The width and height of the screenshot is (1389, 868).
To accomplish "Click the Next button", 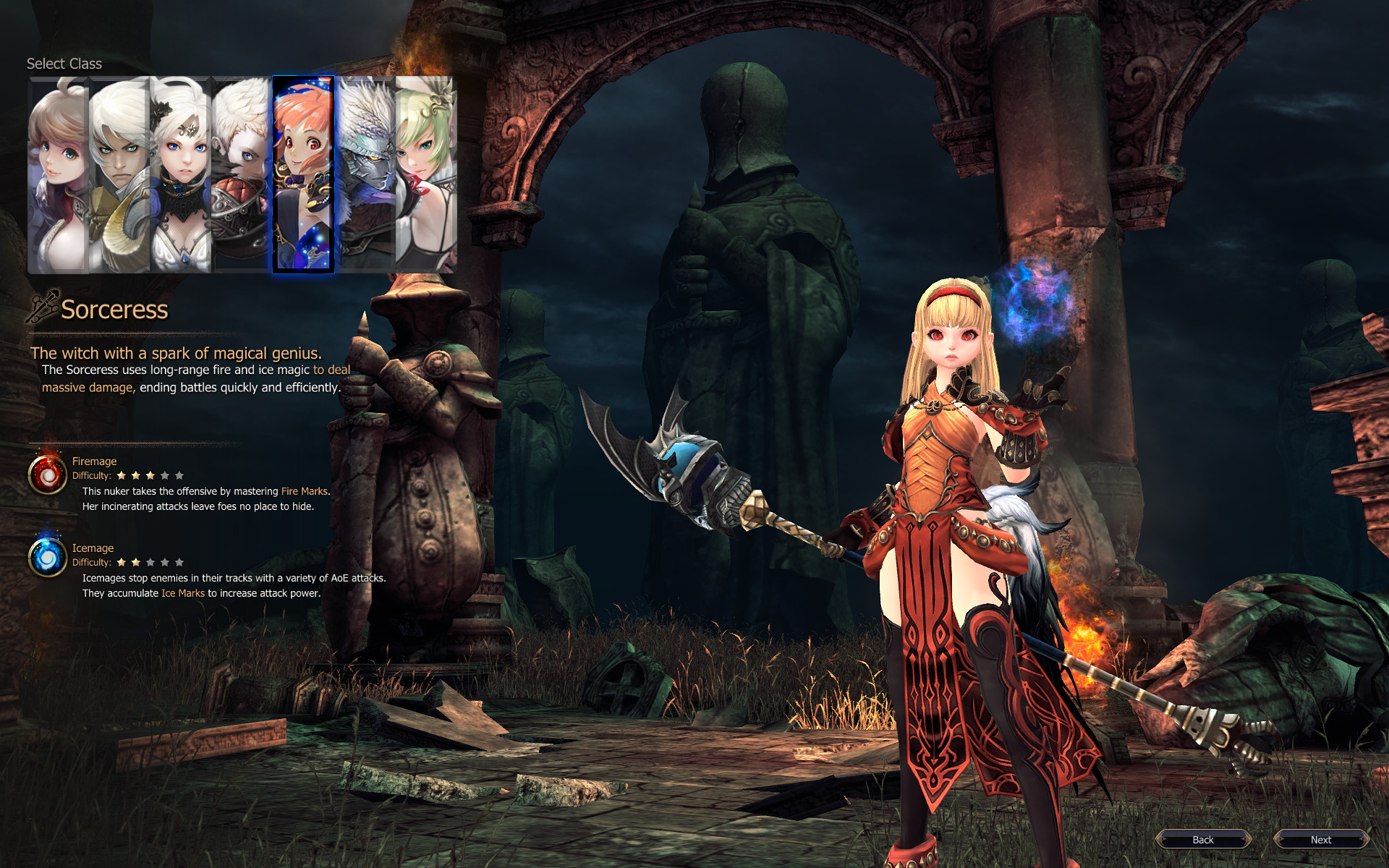I will click(x=1322, y=840).
